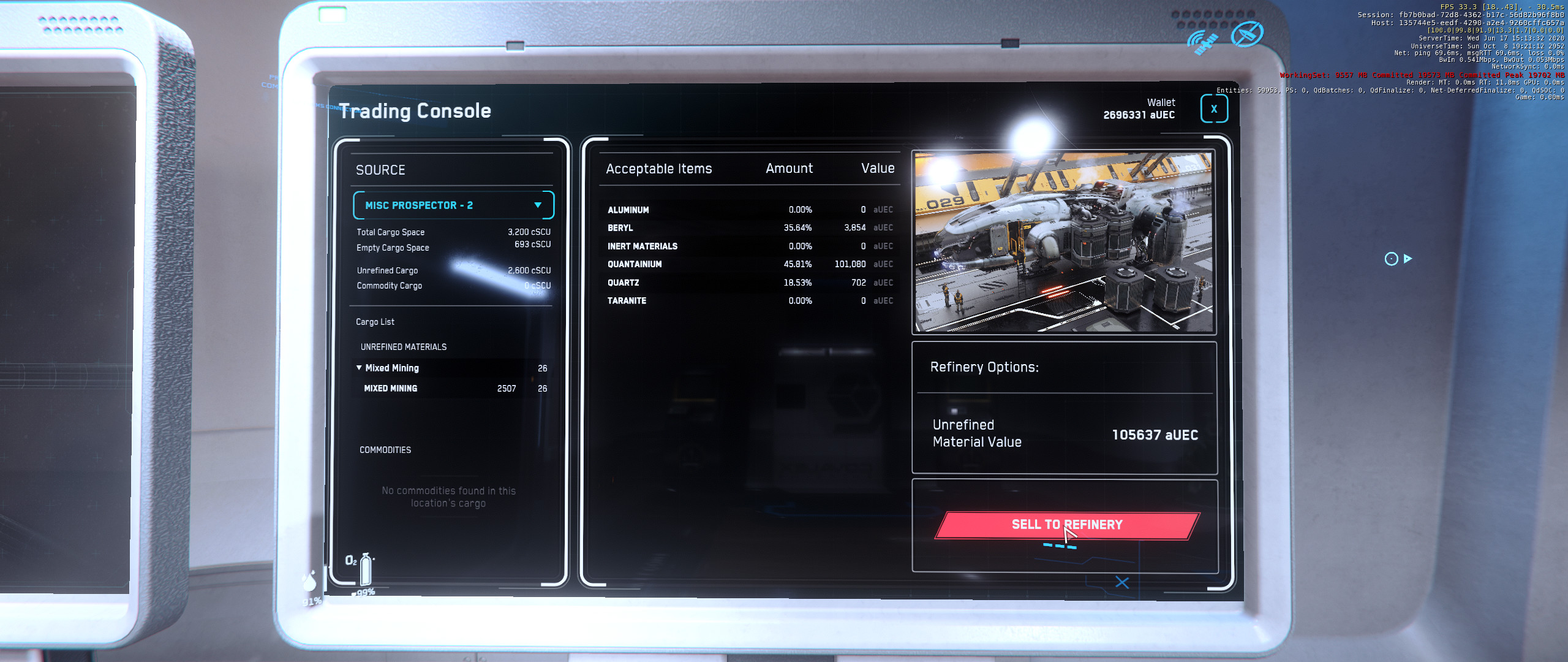The image size is (1568, 662).
Task: Select the Quantainium item row
Action: click(748, 264)
